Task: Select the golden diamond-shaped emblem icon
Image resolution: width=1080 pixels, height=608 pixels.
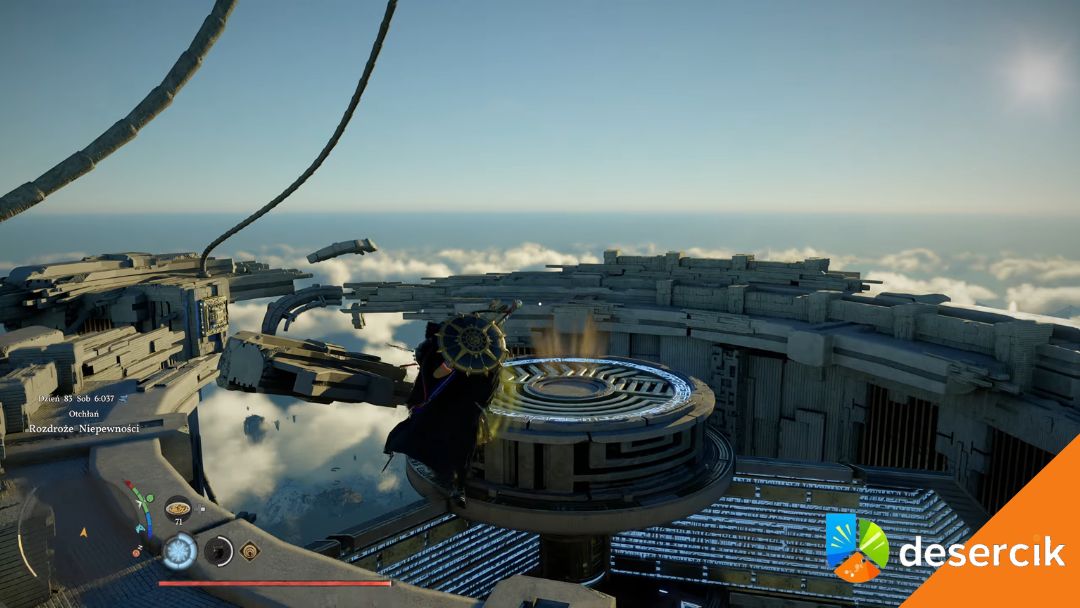Action: (x=249, y=549)
